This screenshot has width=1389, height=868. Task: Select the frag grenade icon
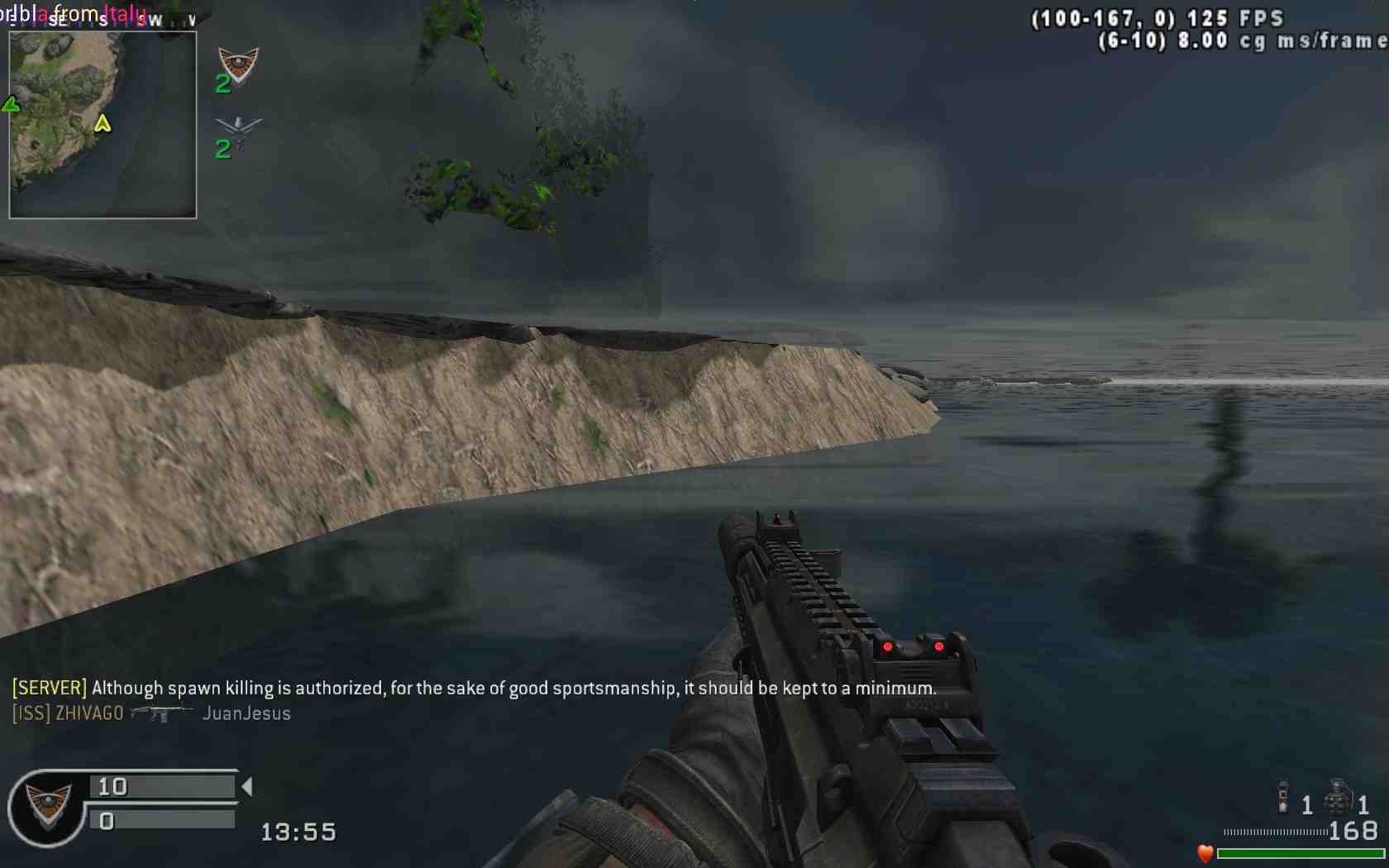point(1337,799)
